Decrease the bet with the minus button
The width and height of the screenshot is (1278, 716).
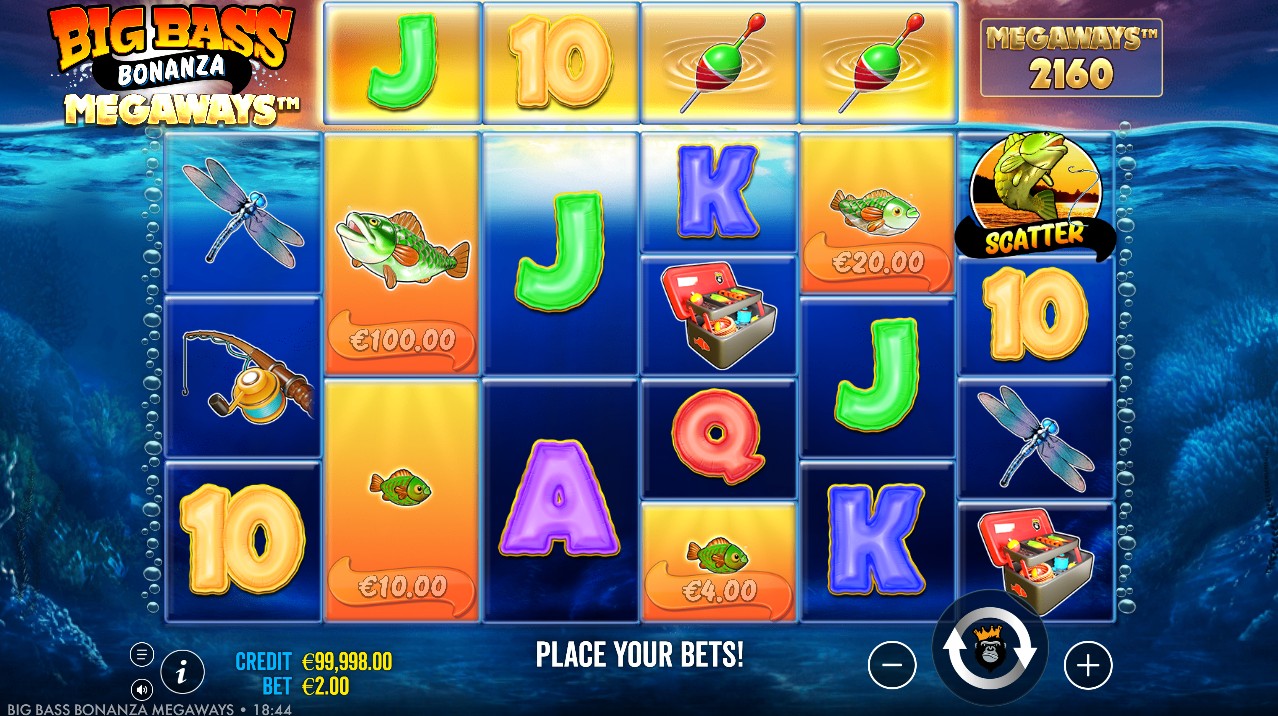coord(892,665)
